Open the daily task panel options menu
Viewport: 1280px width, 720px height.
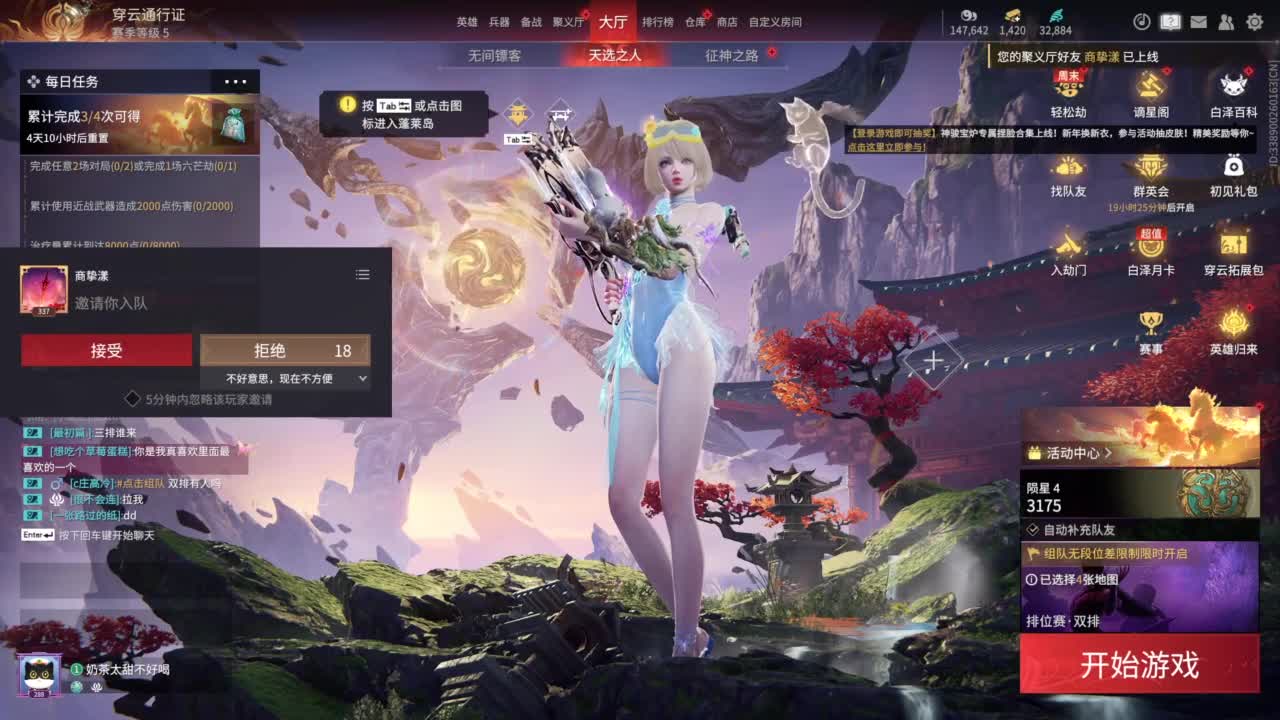click(234, 81)
